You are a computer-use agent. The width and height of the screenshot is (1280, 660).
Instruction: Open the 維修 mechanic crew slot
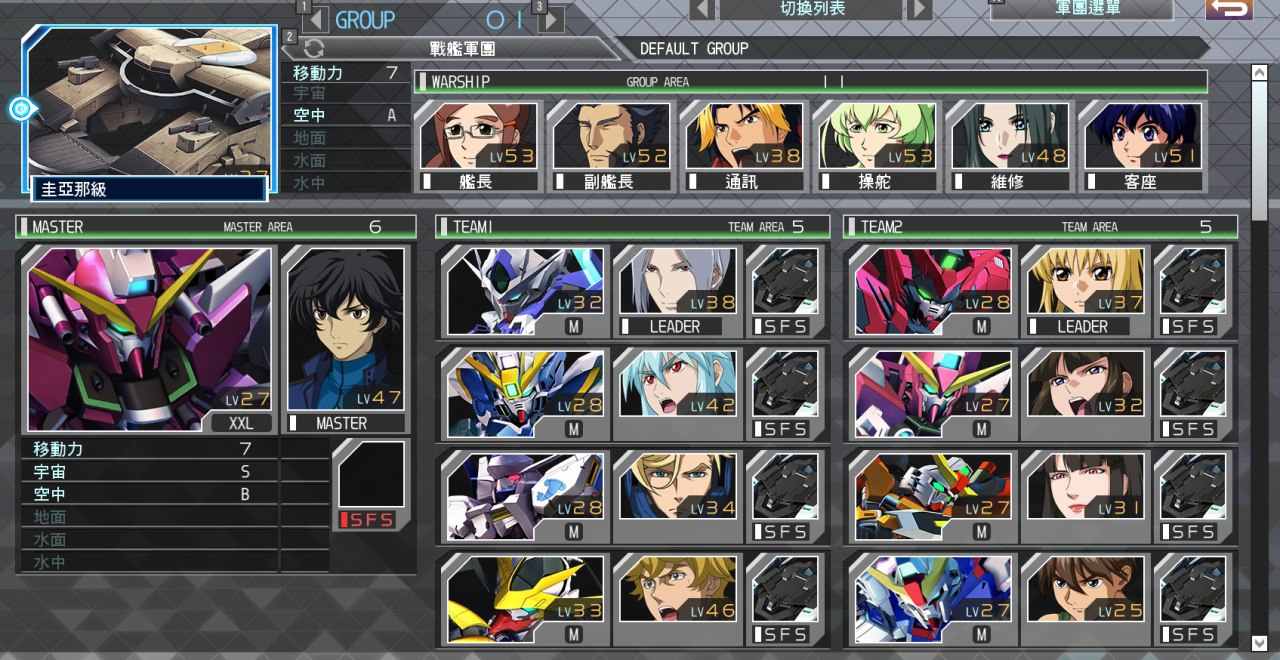pyautogui.click(x=1008, y=146)
